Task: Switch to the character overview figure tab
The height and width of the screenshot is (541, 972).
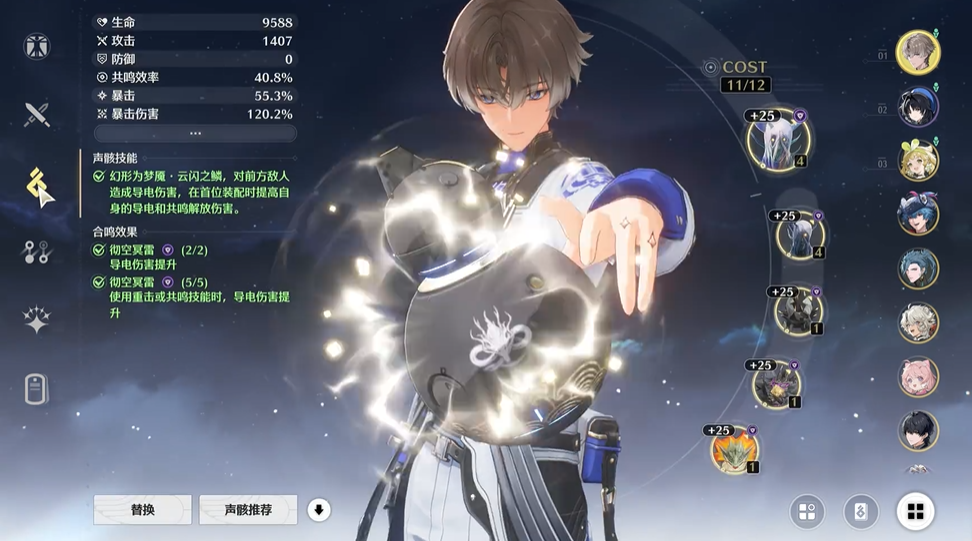Action: tap(37, 46)
